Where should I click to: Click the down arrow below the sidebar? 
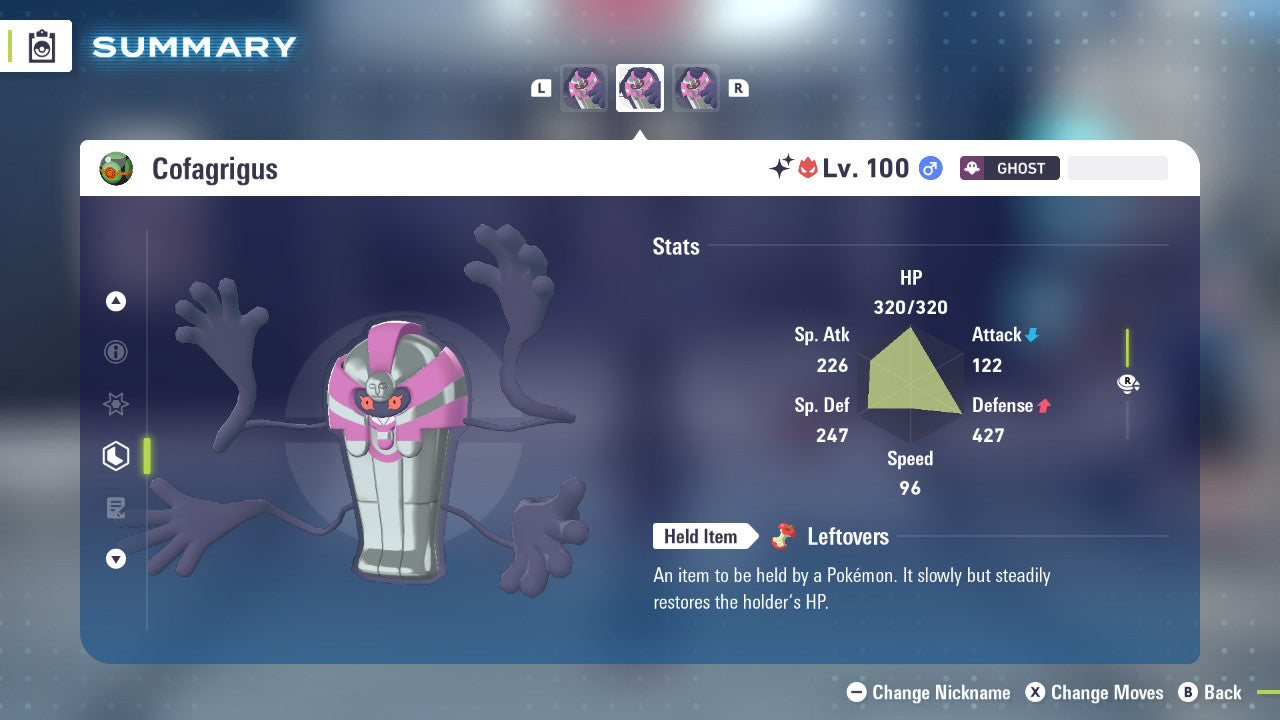point(115,559)
